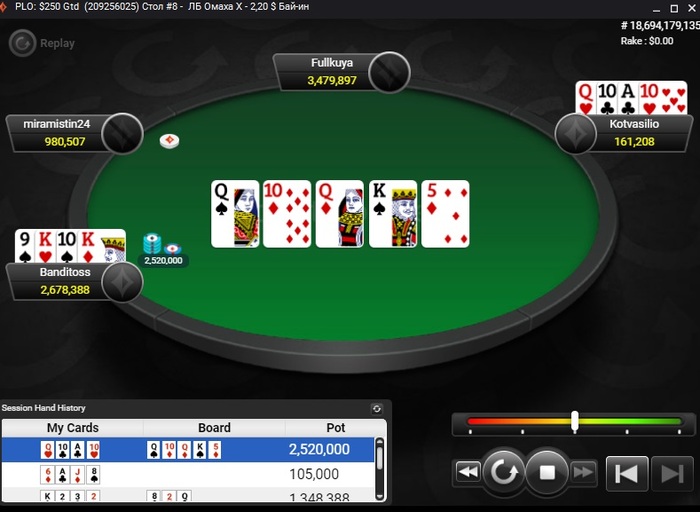Skip to the previous hand

point(627,473)
